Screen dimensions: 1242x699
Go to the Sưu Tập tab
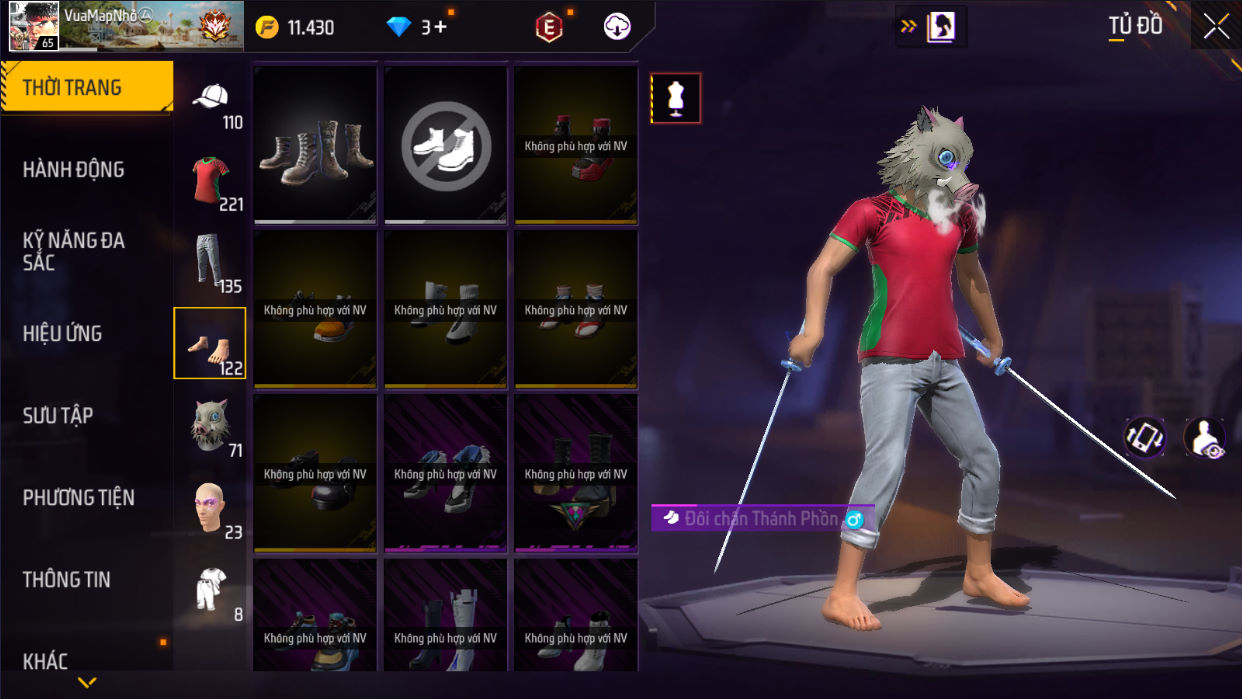click(58, 416)
